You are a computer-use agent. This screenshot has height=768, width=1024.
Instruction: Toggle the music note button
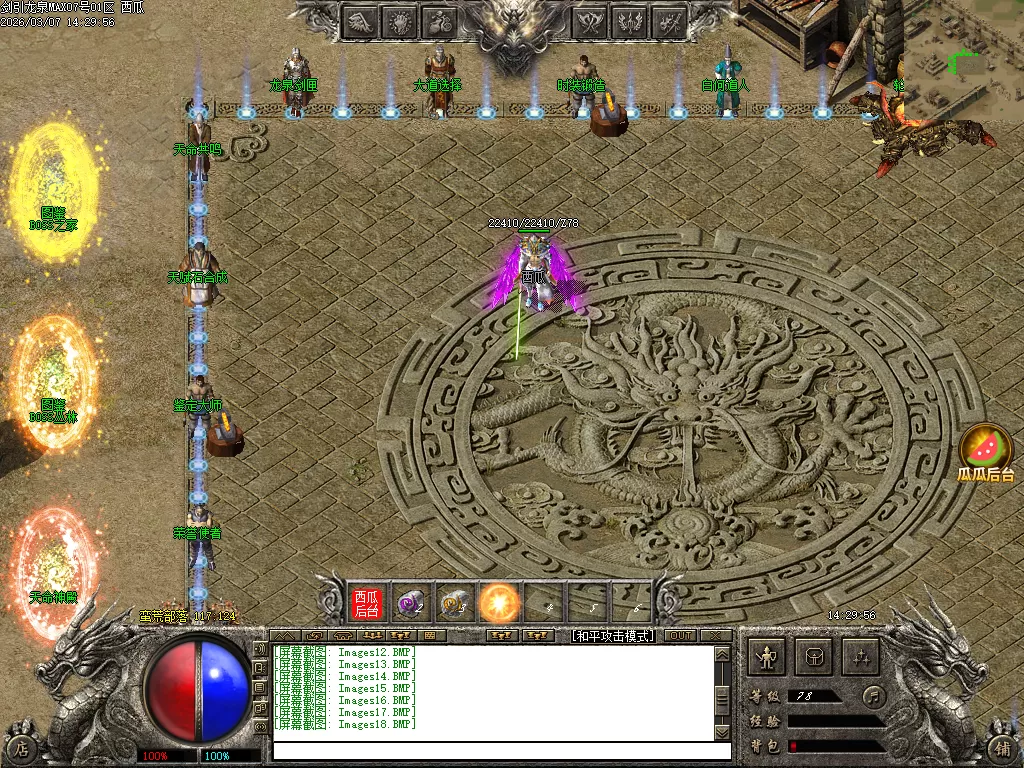[x=875, y=695]
